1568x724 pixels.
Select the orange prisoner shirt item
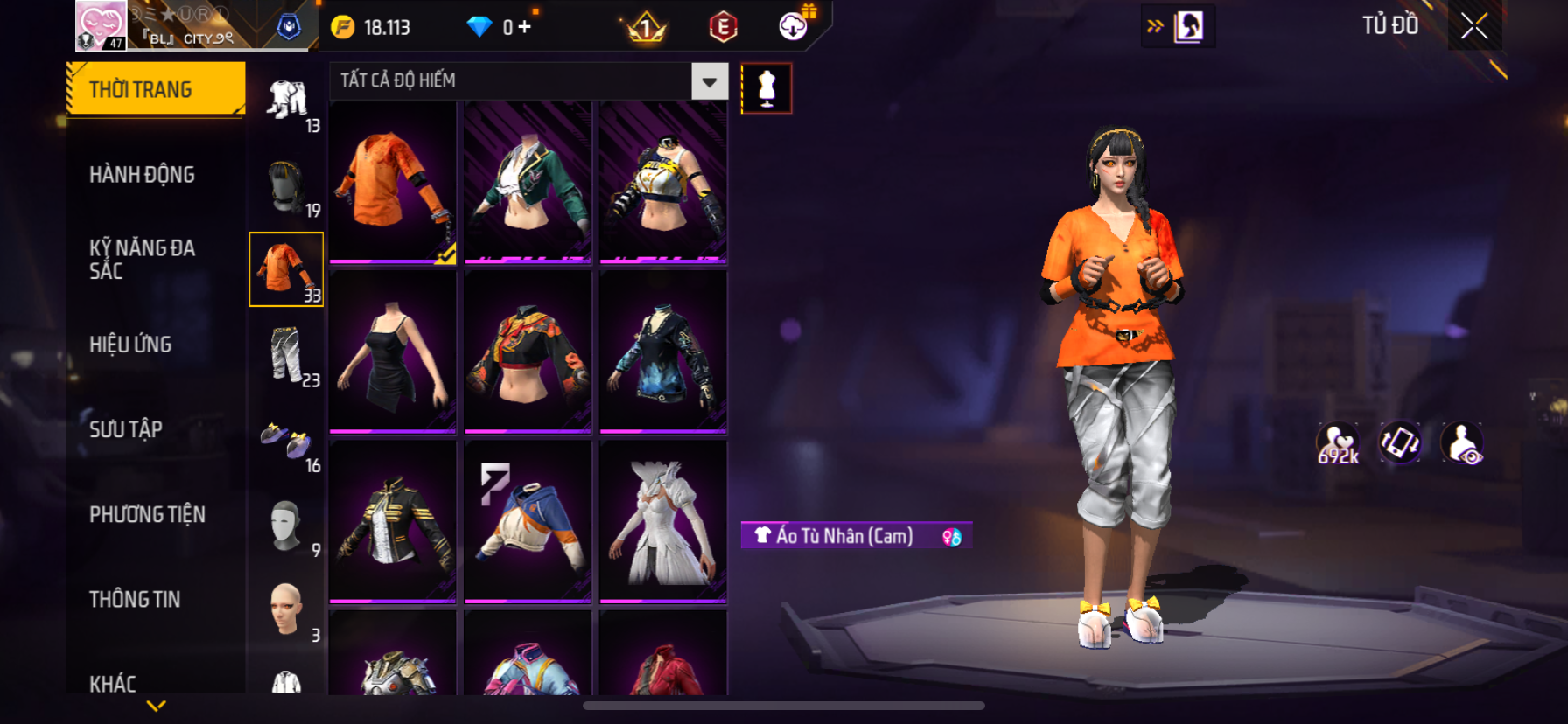click(x=393, y=182)
